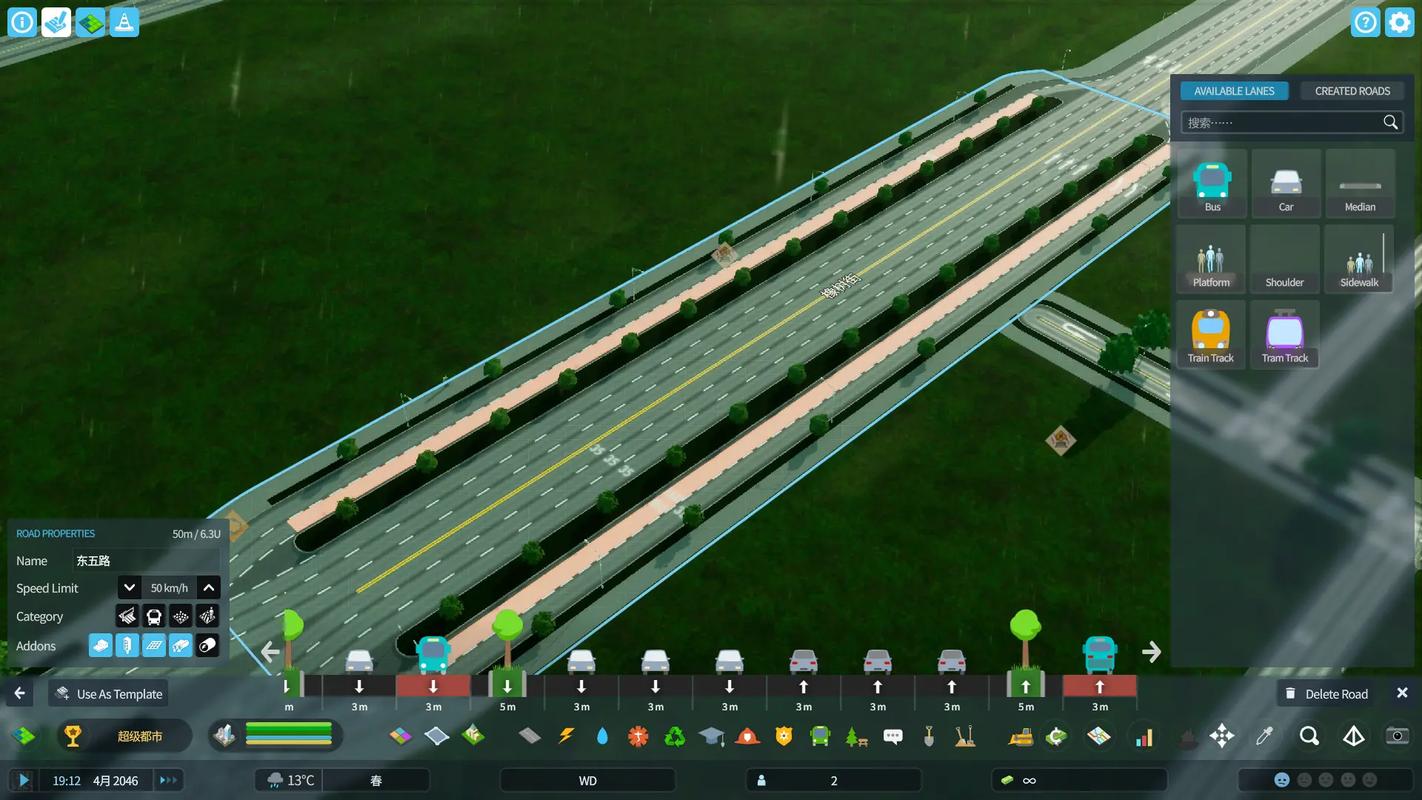Screen dimensions: 1422x800
Task: Disable the traffic light Addons toggle
Action: tap(127, 646)
